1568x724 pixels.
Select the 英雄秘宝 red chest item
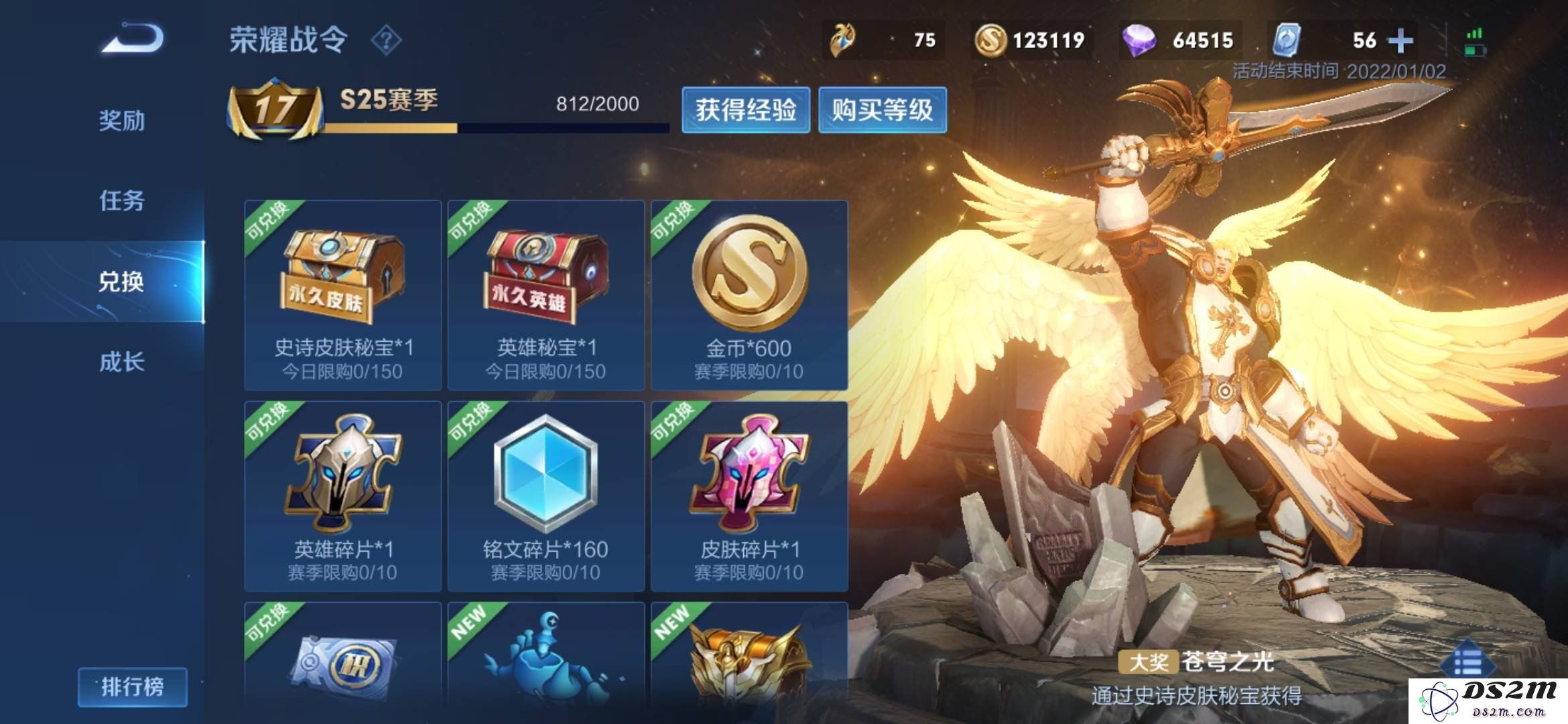[x=546, y=295]
